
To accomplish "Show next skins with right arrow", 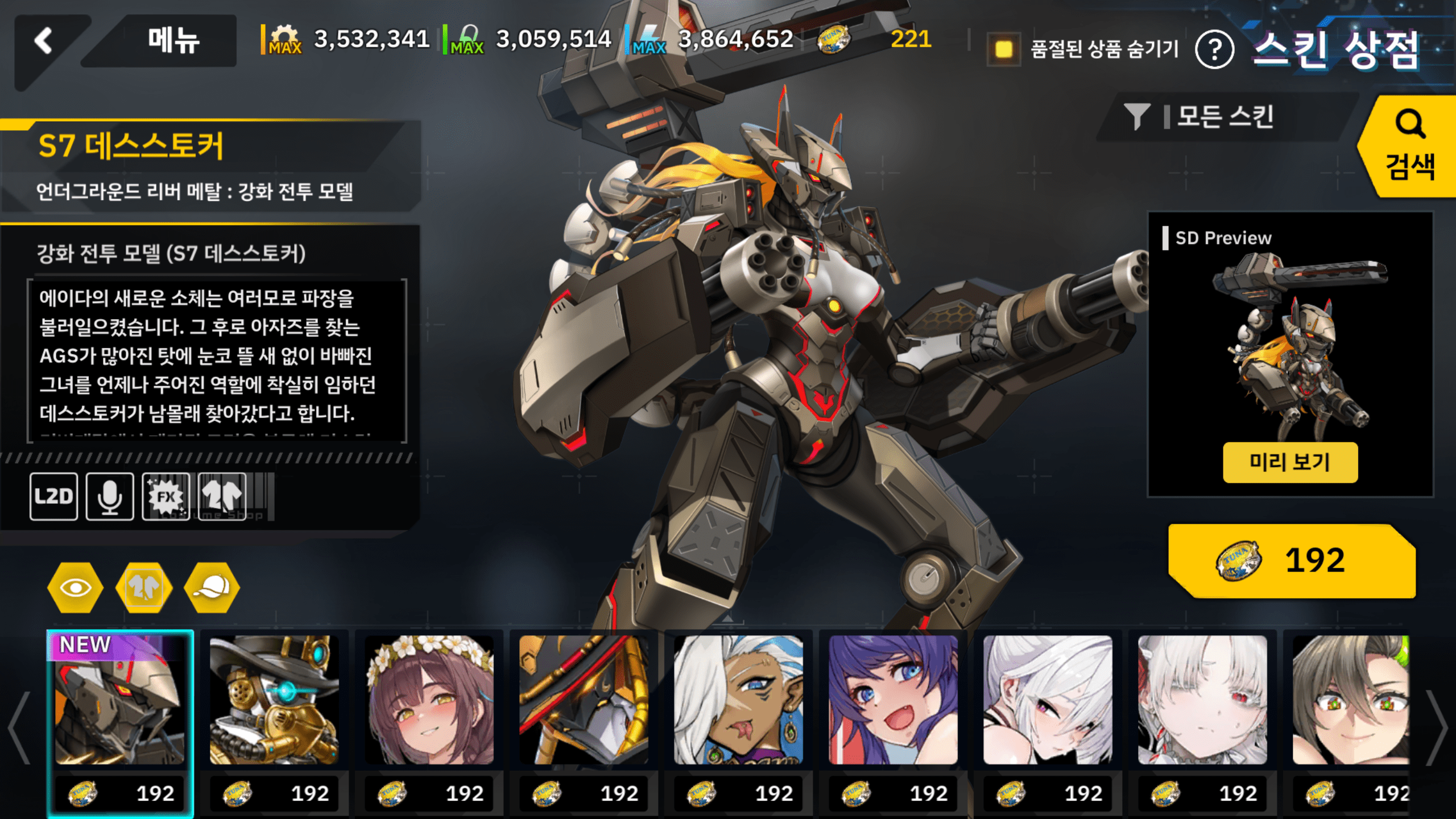I will point(1437,728).
